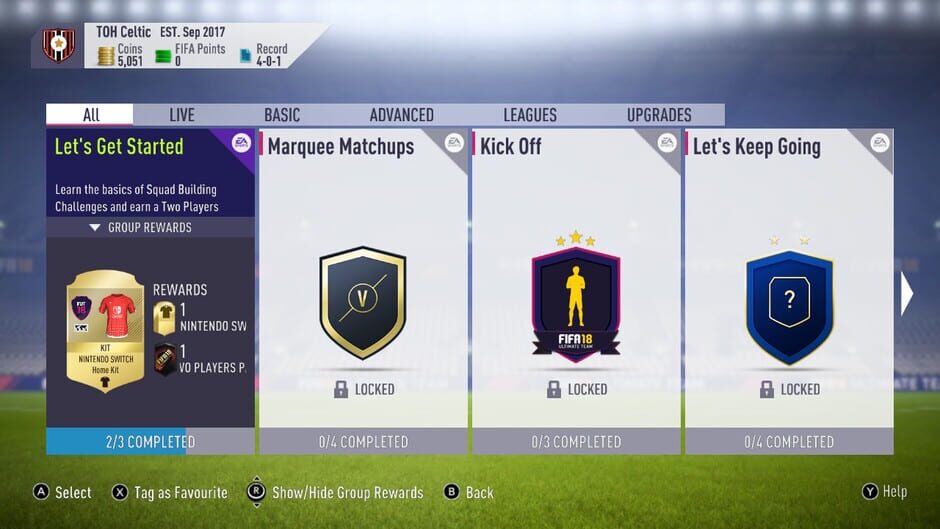
Task: Select the BASIC tab
Action: pos(282,115)
